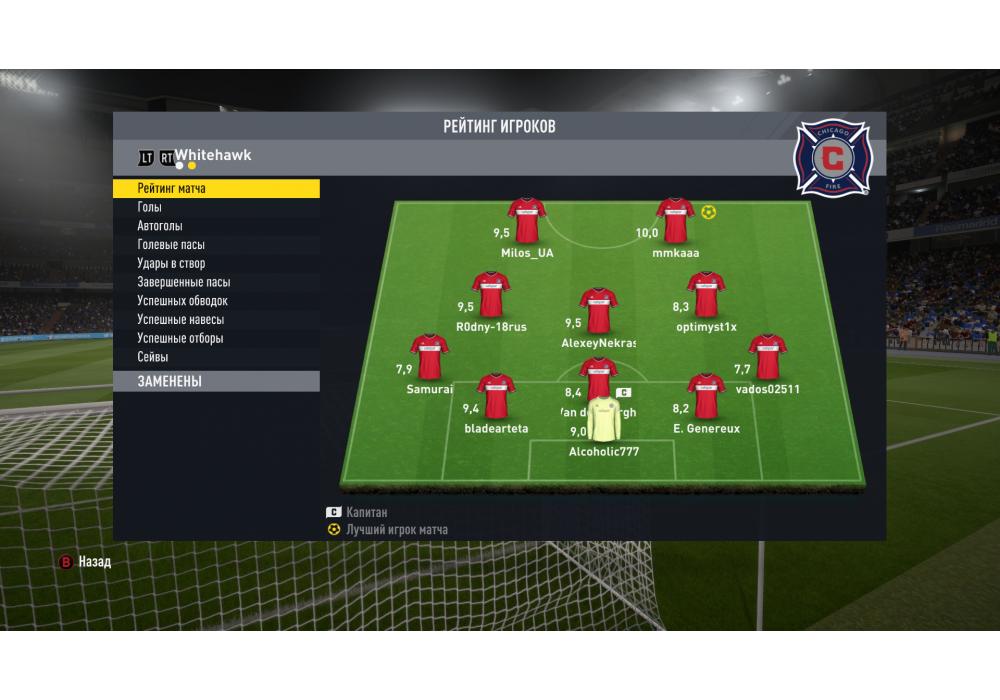The image size is (1000, 700).
Task: Choose the Успешных обводок entry
Action: pyautogui.click(x=182, y=301)
